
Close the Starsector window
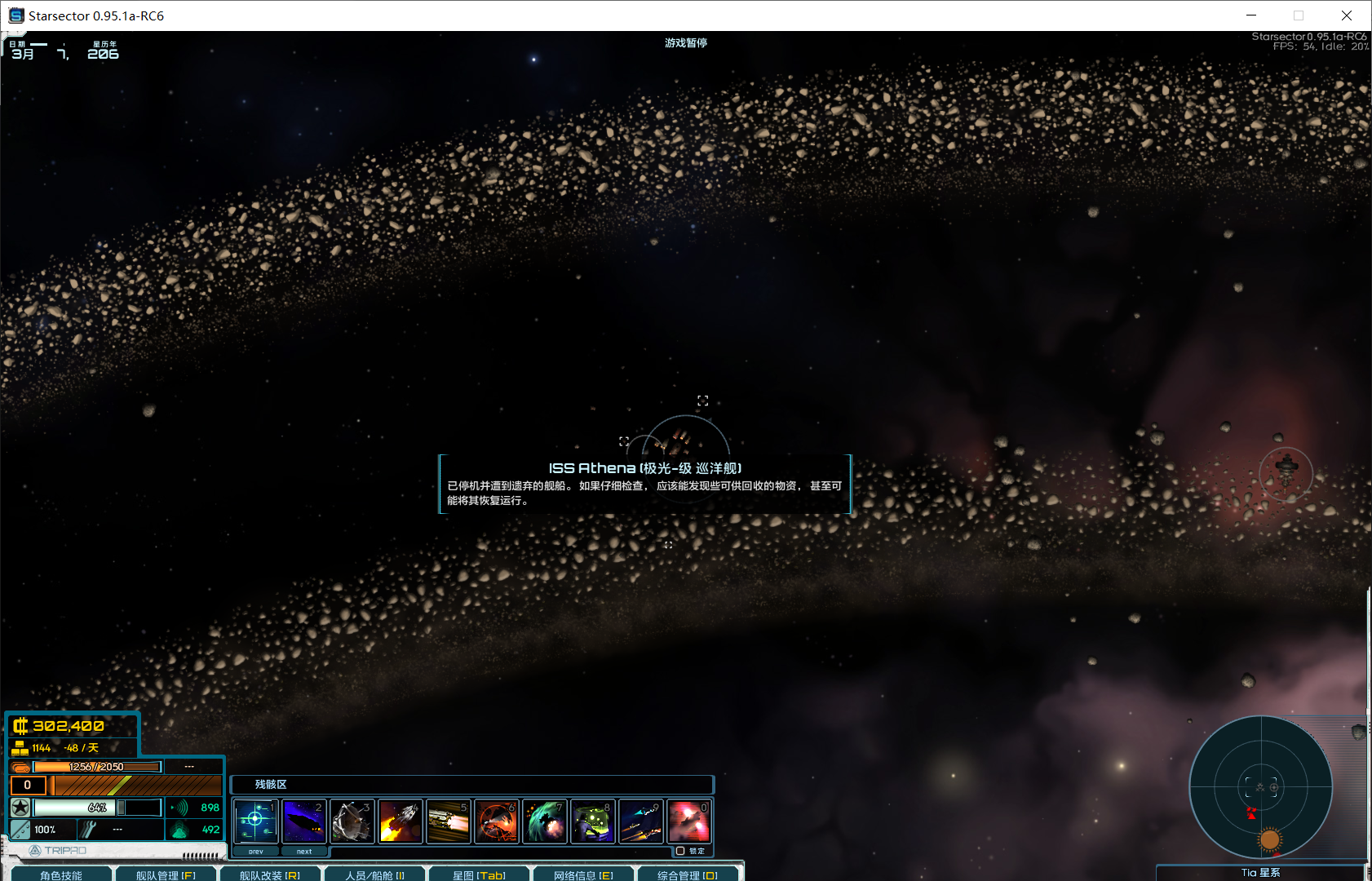click(x=1347, y=15)
